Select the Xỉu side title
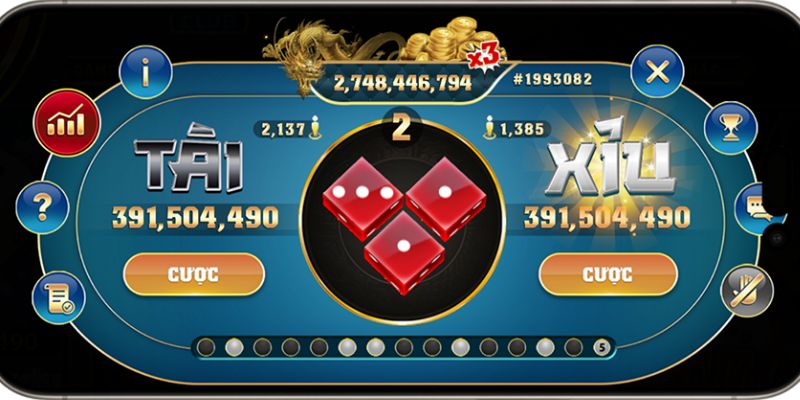The height and width of the screenshot is (400, 800). click(x=606, y=169)
